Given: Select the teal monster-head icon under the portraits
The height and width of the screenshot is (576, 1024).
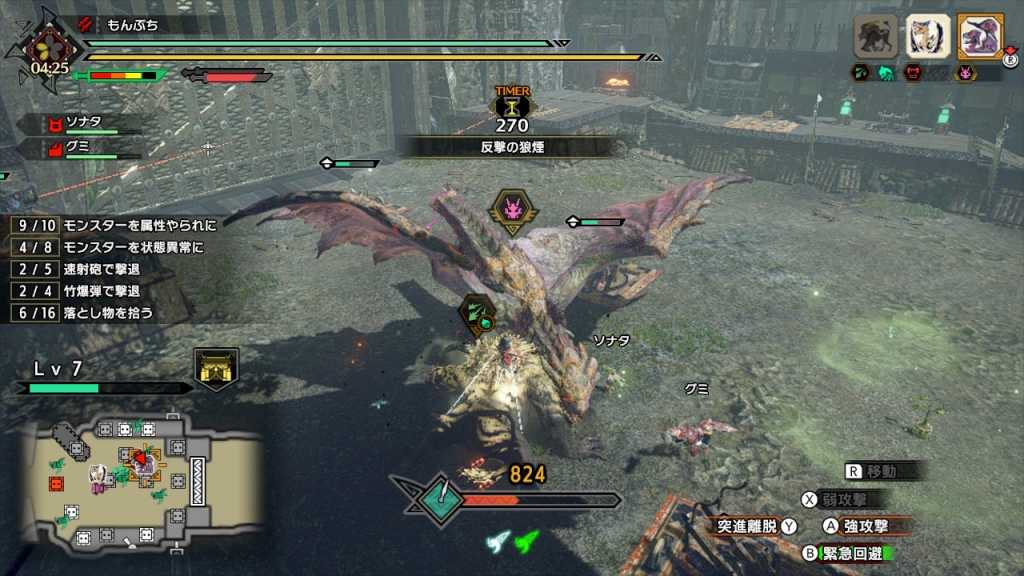Looking at the screenshot, I should (887, 72).
